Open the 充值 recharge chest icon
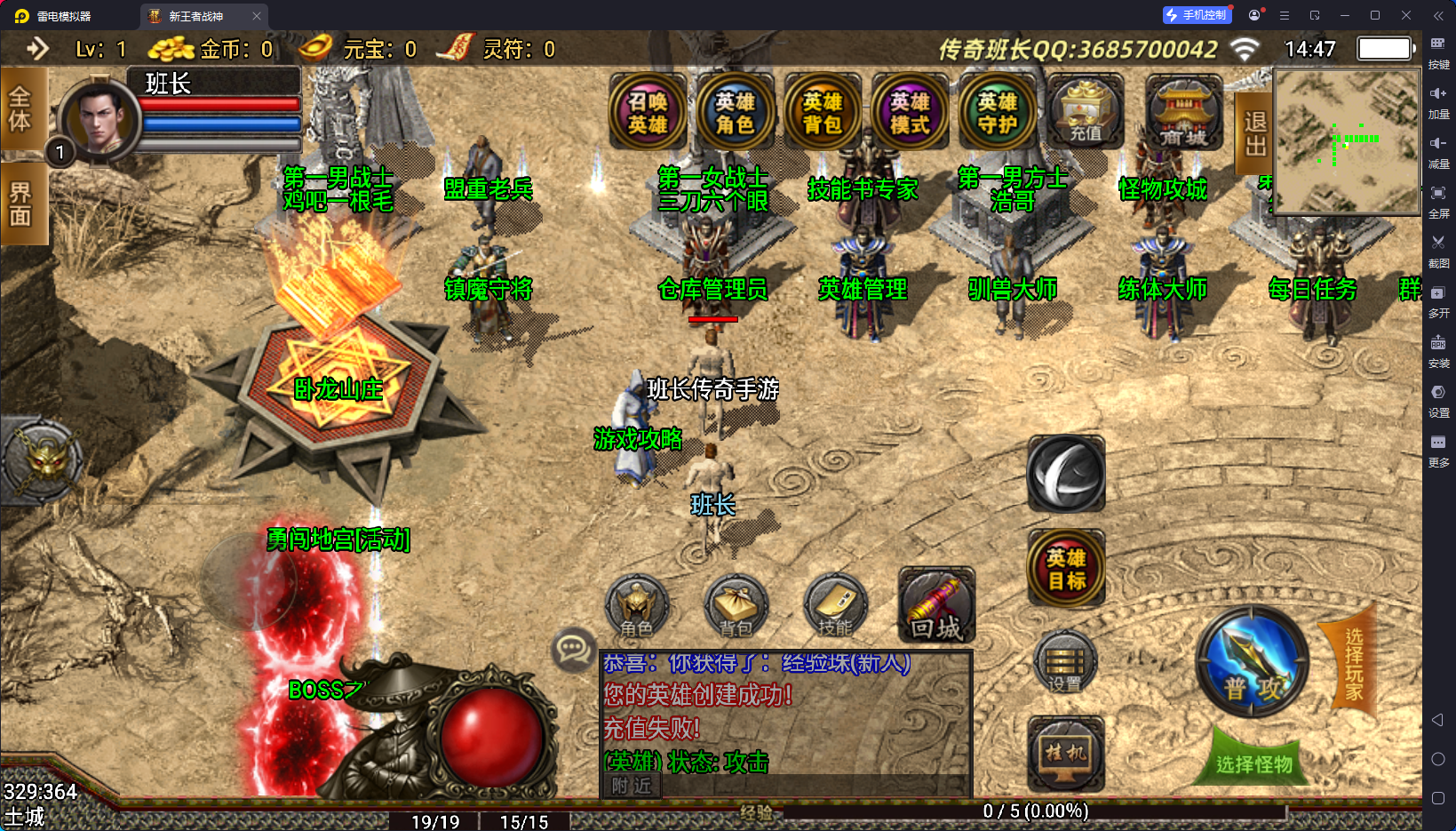Viewport: 1456px width, 831px height. click(1085, 113)
